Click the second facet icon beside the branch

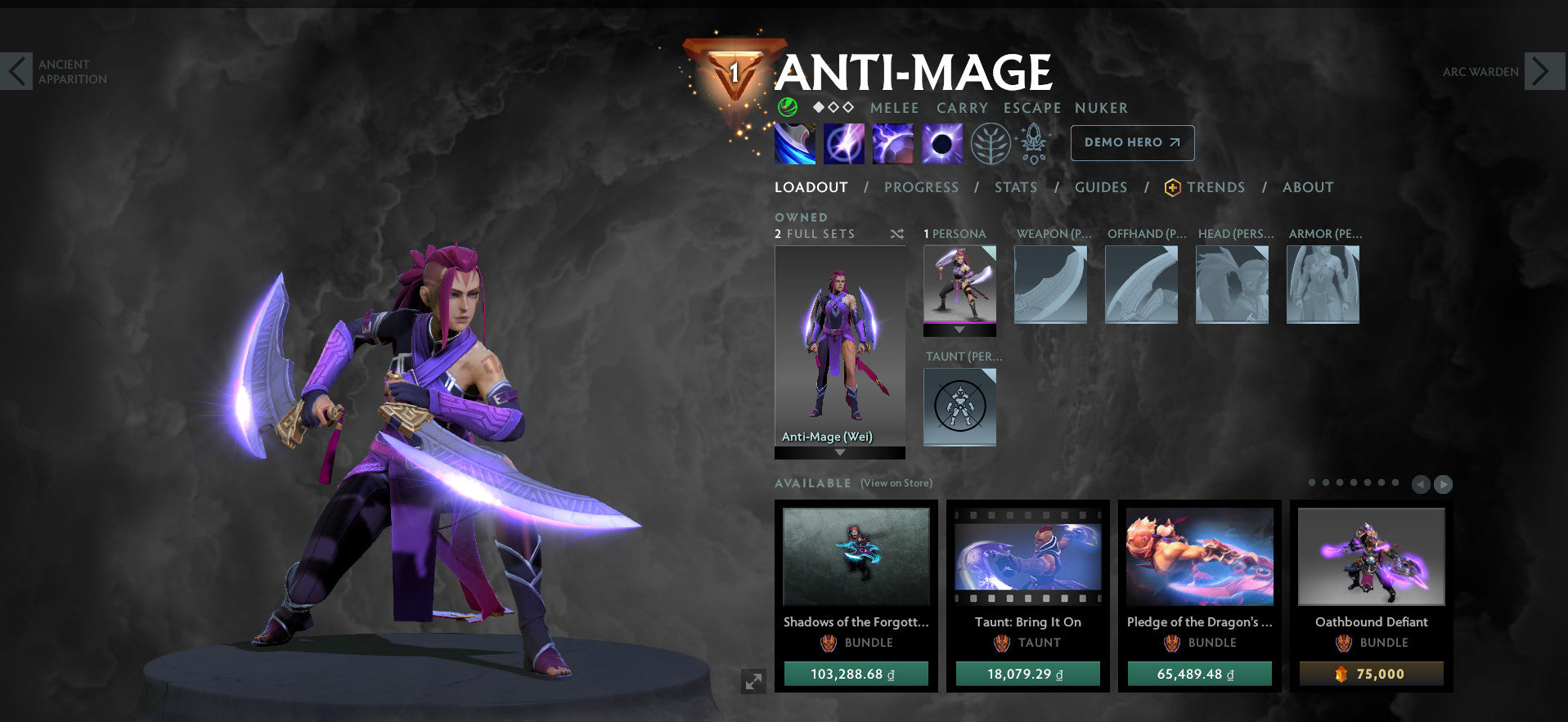tap(1033, 143)
